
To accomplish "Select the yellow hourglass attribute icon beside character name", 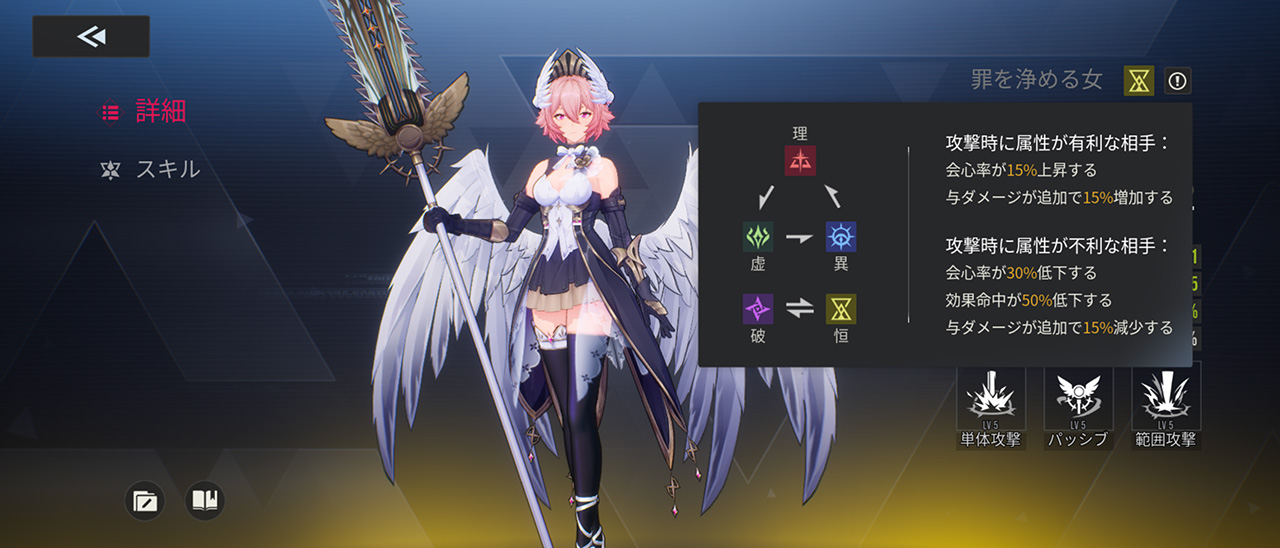I will pyautogui.click(x=1139, y=81).
